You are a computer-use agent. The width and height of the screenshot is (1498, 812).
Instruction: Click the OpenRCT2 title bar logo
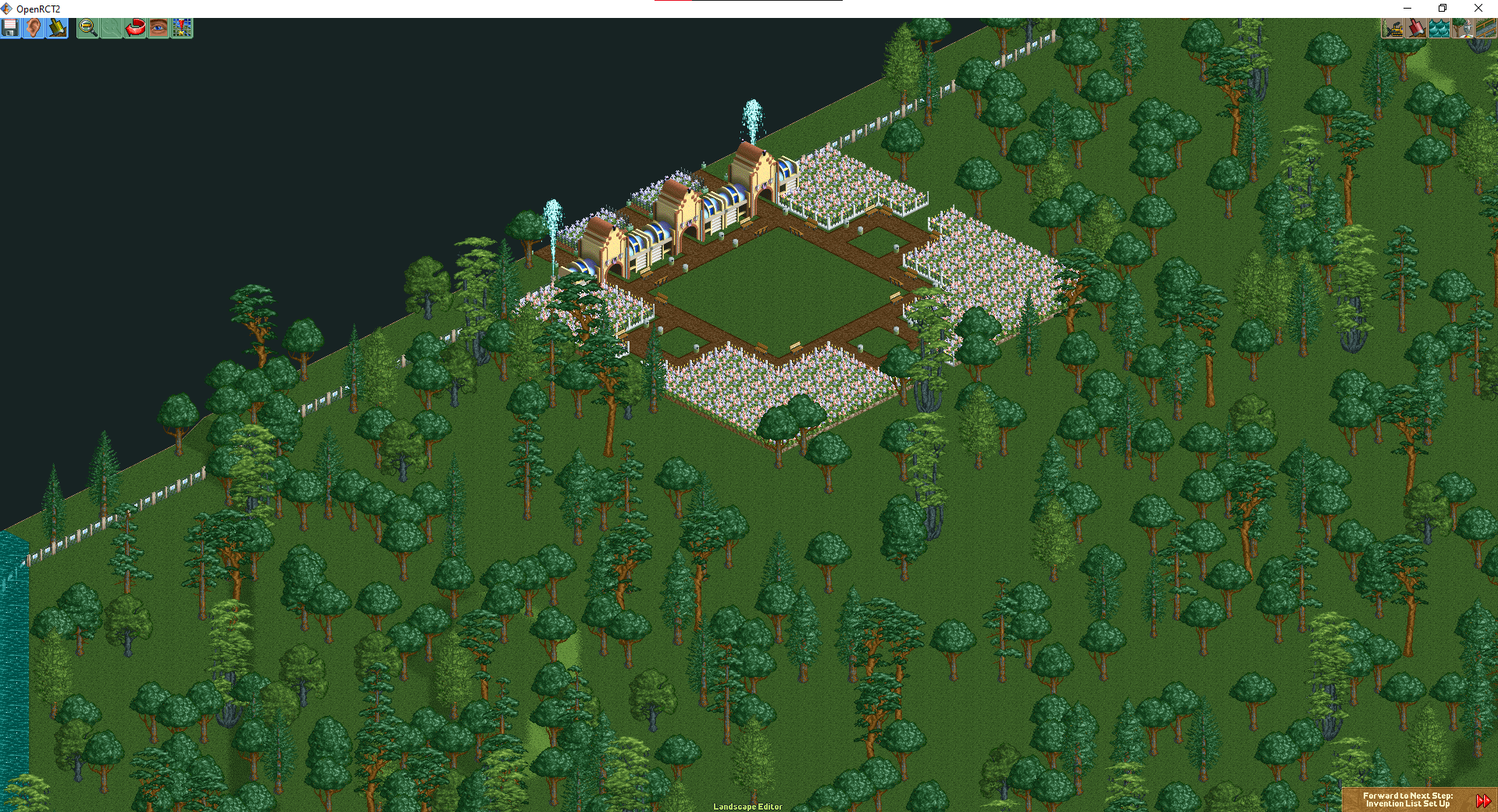(6, 9)
